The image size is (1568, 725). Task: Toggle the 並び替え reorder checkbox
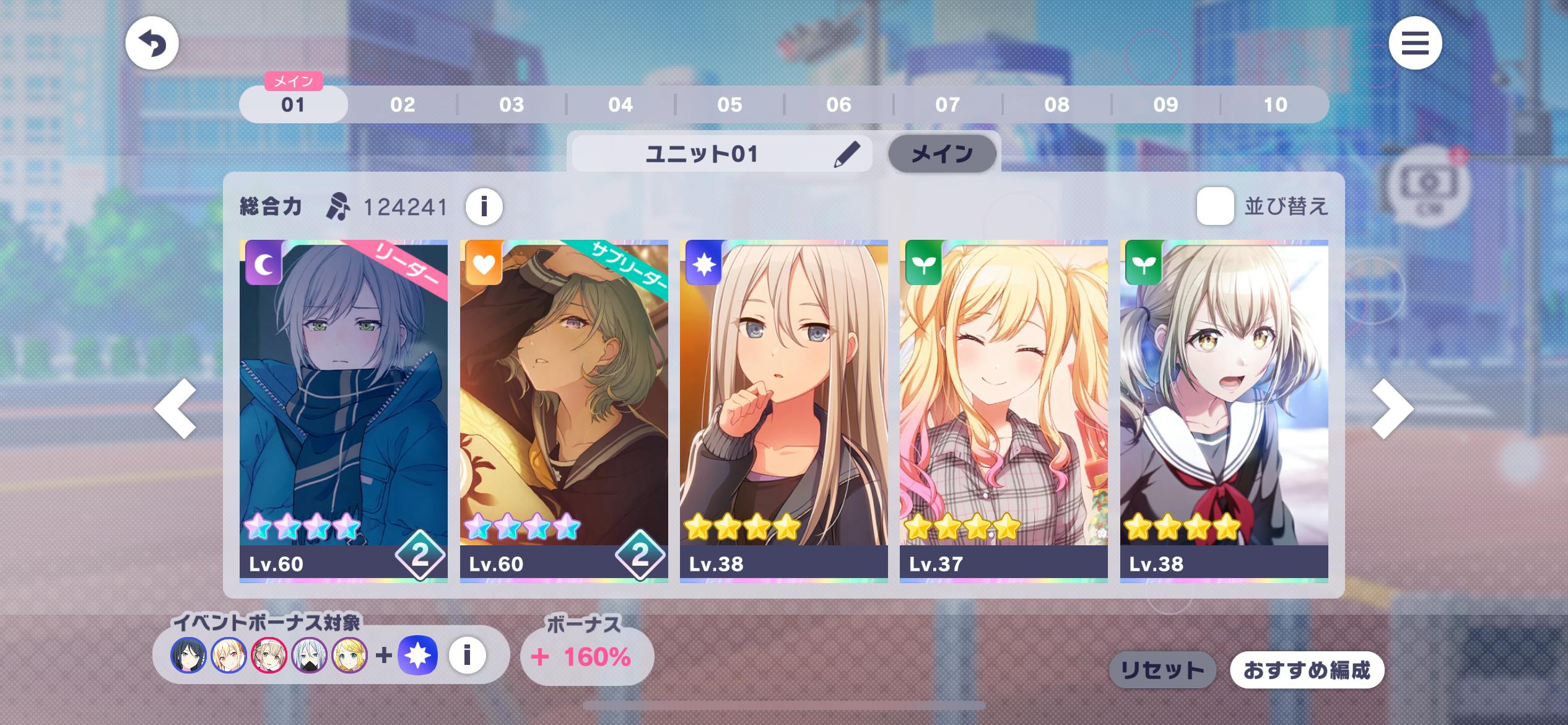(x=1215, y=206)
